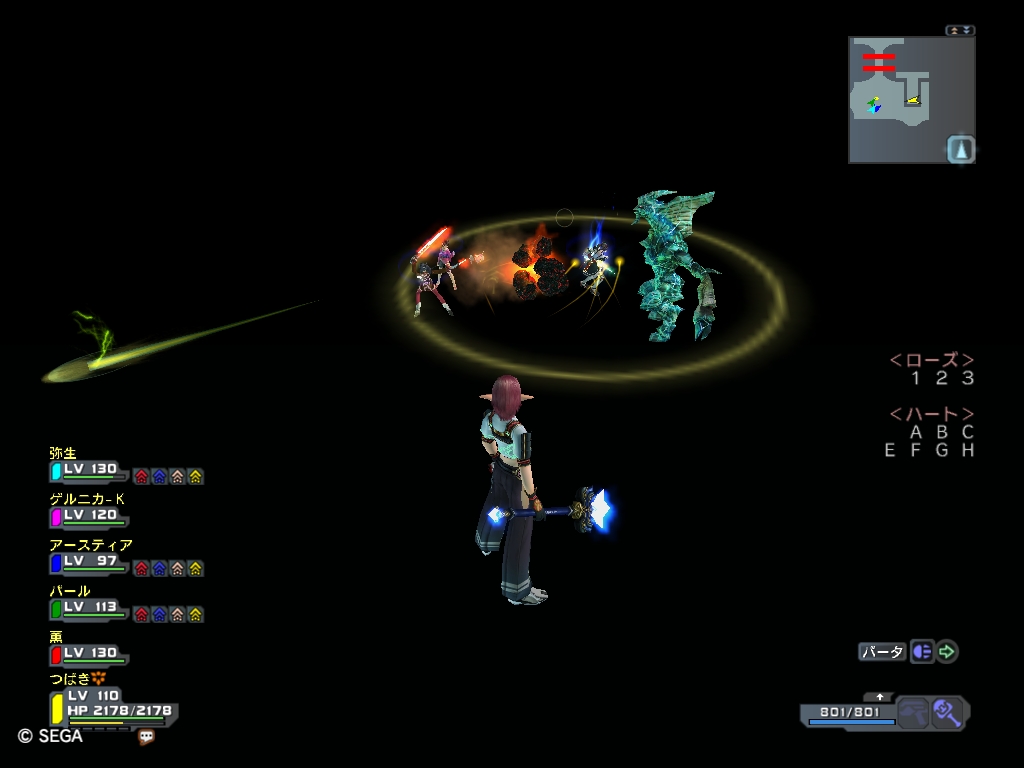Expand the action palette up arrow tab
Image resolution: width=1024 pixels, height=768 pixels.
[880, 696]
